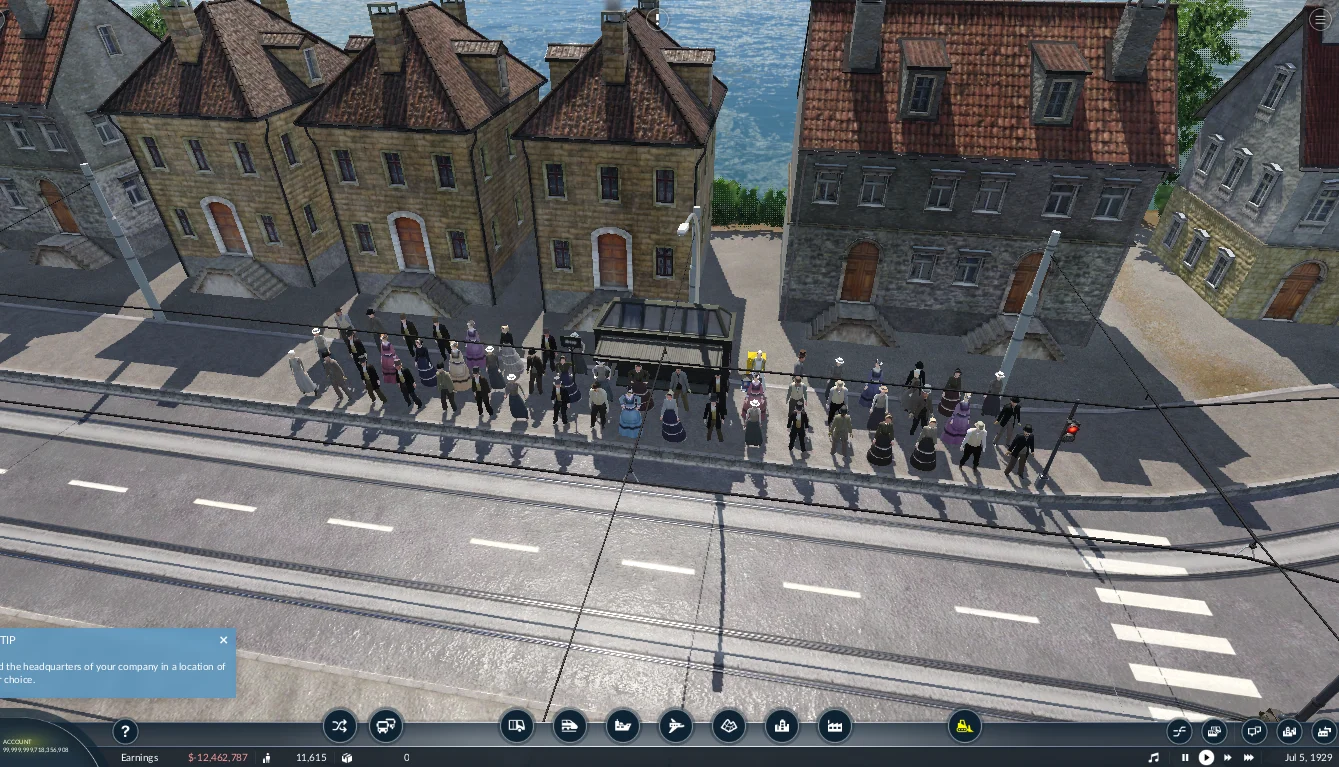Pause the game simulation
The height and width of the screenshot is (767, 1339).
click(x=1185, y=758)
